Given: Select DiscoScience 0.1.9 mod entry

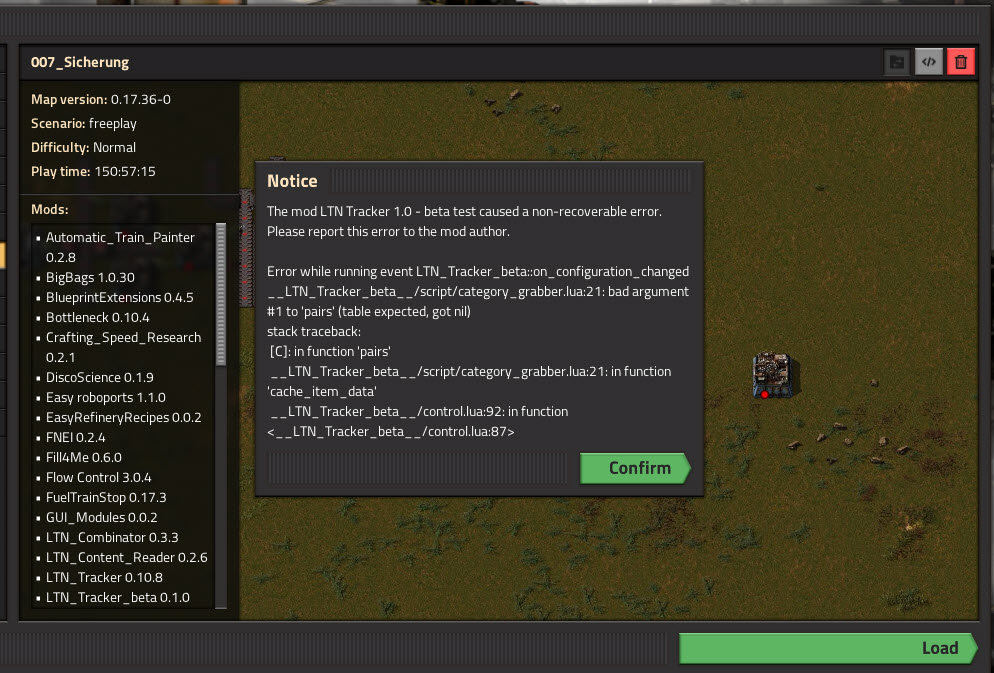Looking at the screenshot, I should 100,377.
